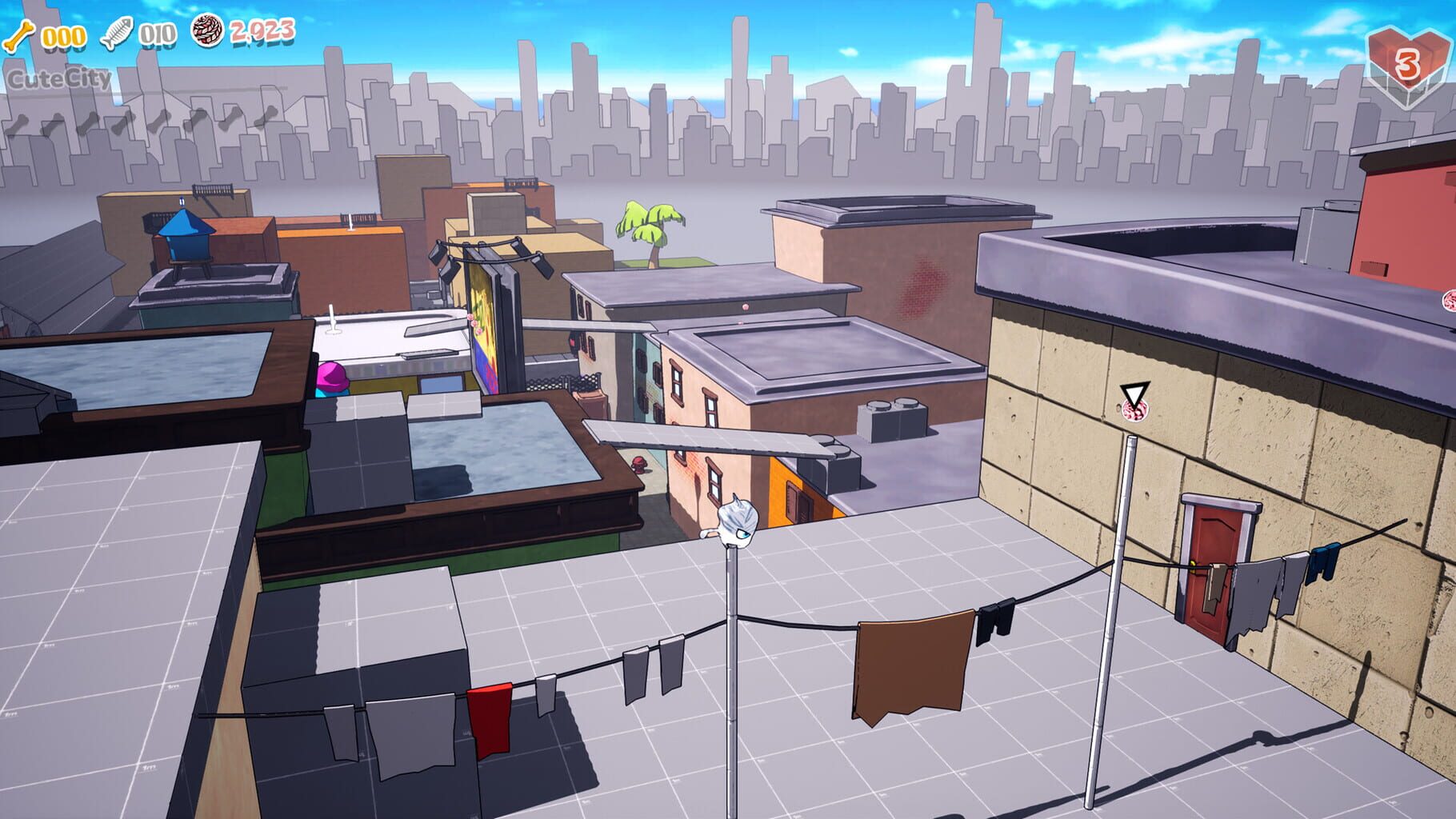Select the CuteCity level name label
Image resolution: width=1456 pixels, height=819 pixels.
58,77
